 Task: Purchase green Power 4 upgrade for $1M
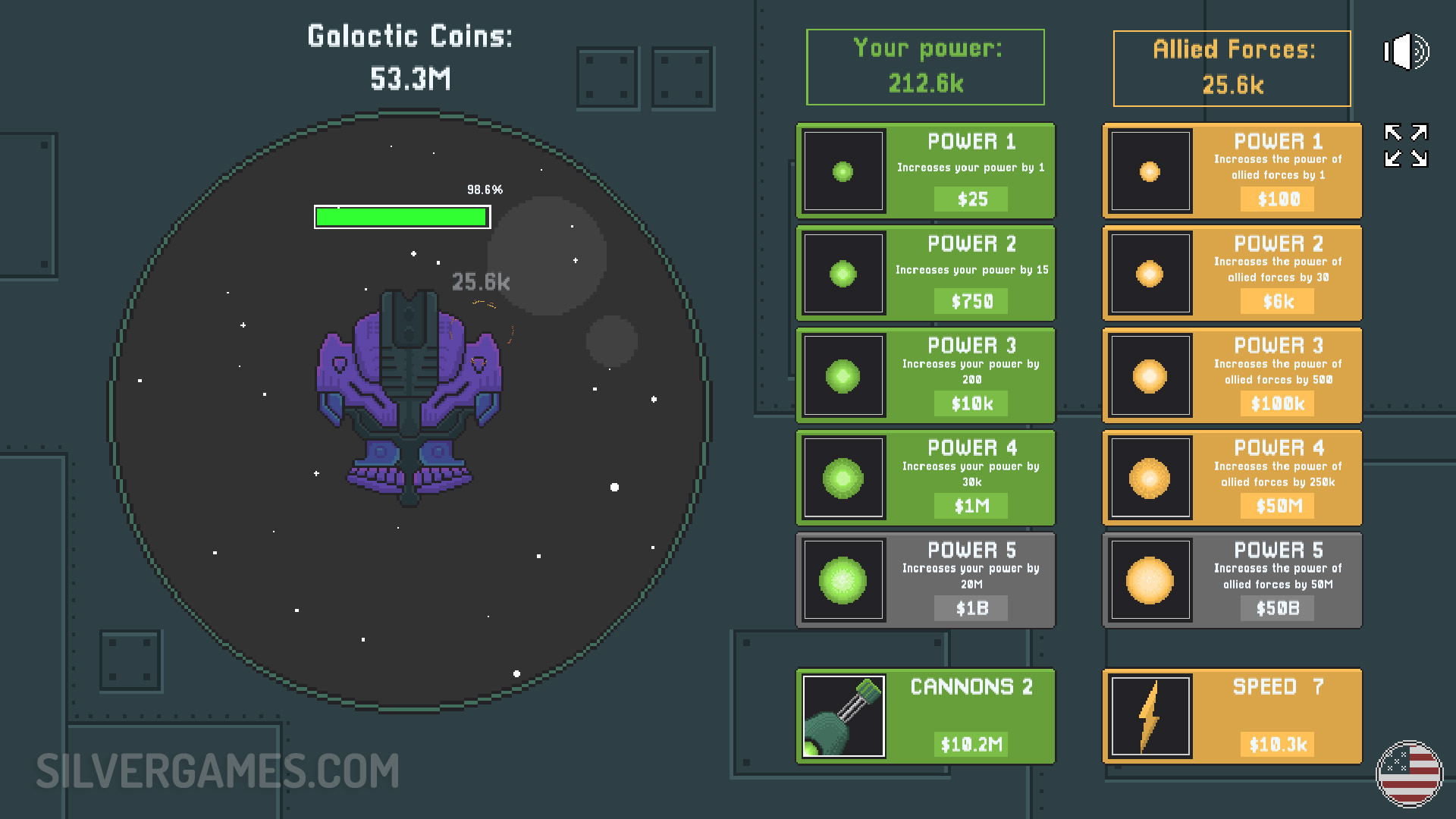point(925,479)
